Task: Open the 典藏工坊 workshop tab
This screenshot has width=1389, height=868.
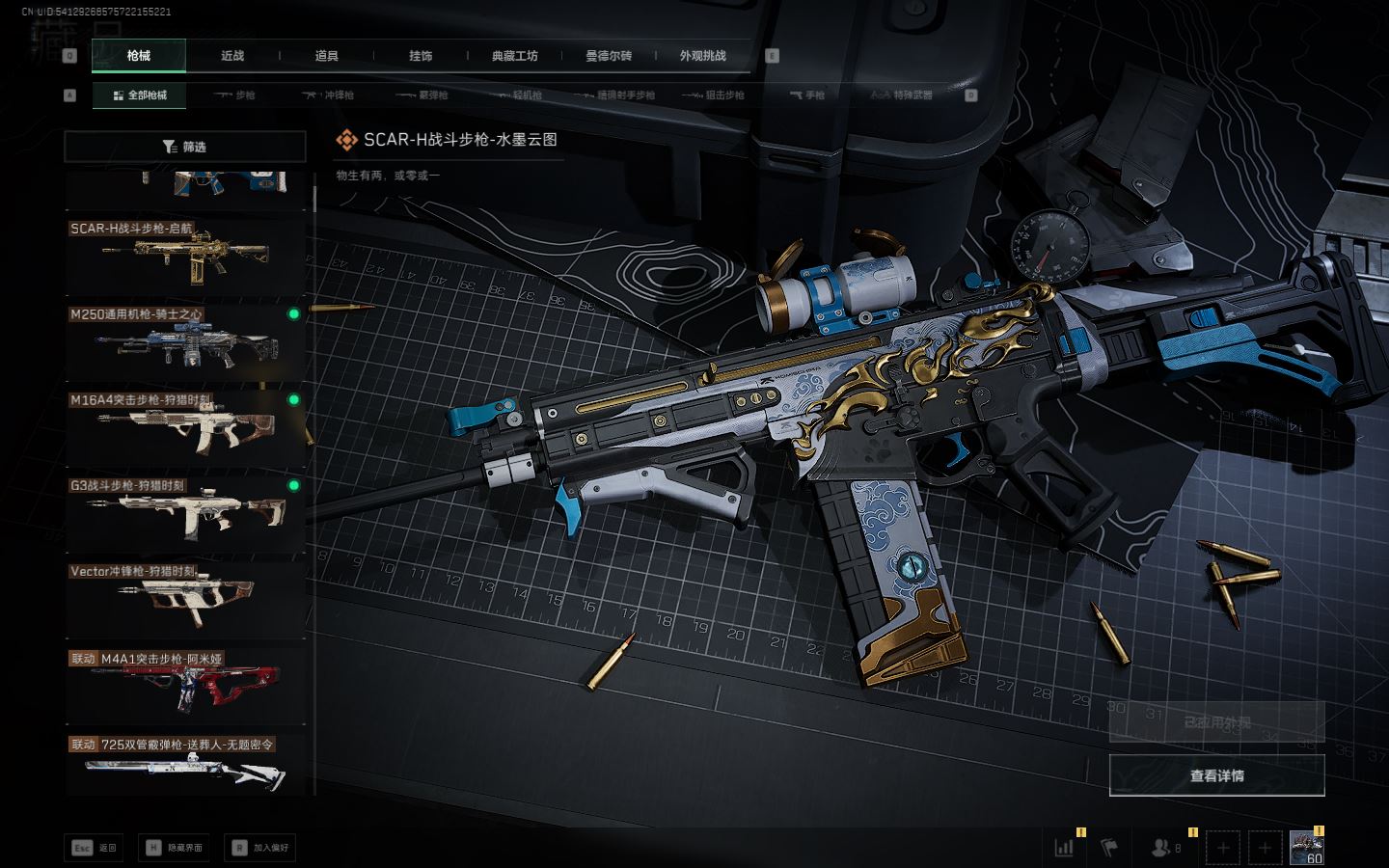Action: click(x=514, y=56)
